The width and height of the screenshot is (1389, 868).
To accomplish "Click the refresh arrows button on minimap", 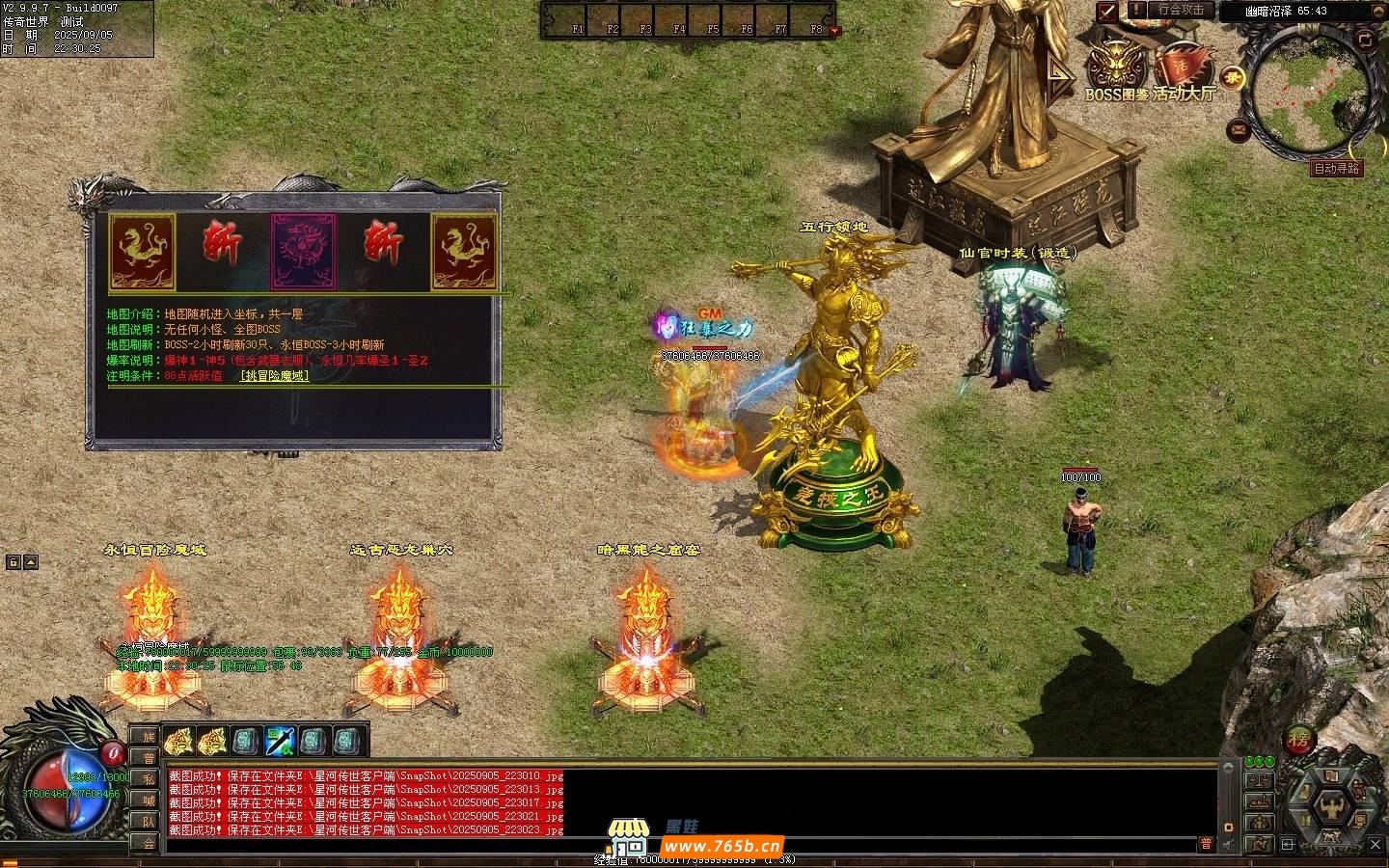I will click(1364, 40).
